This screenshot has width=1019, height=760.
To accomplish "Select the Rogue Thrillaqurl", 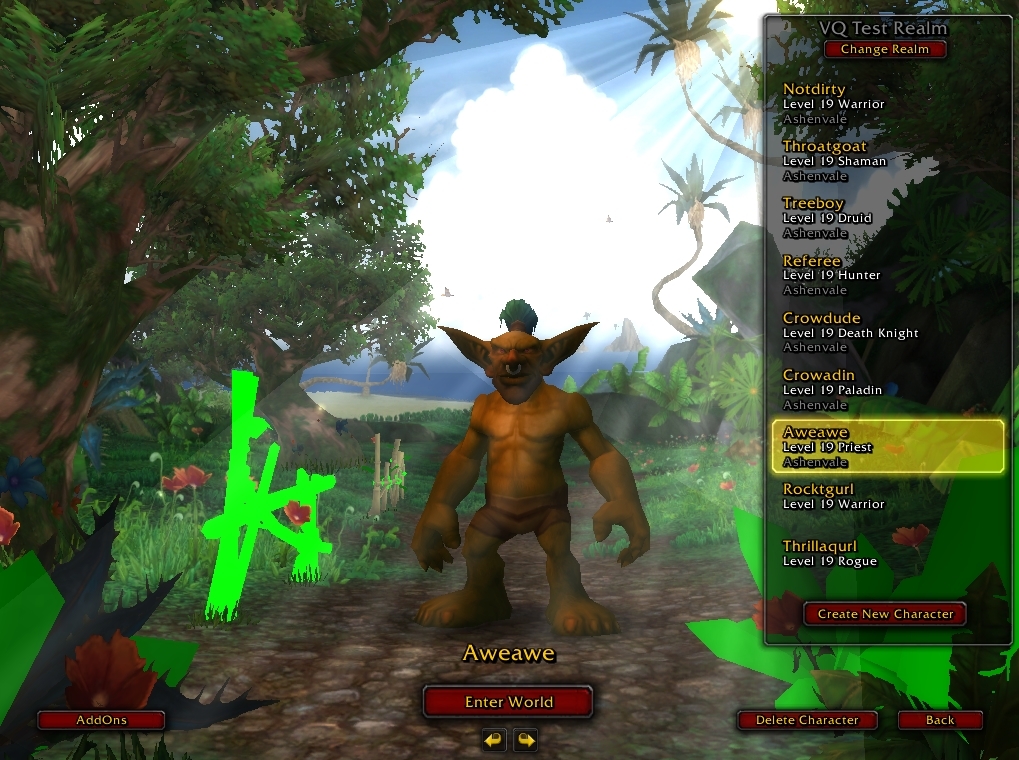I will click(885, 554).
